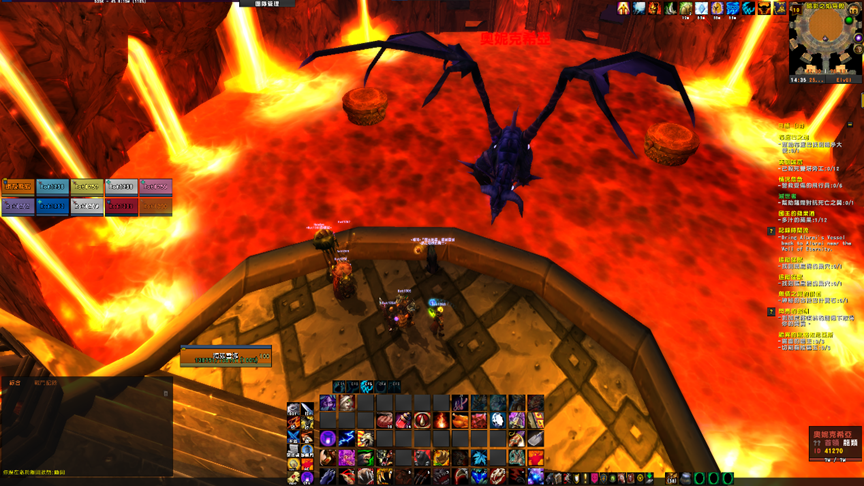Select the purple raid member frame

click(x=18, y=206)
